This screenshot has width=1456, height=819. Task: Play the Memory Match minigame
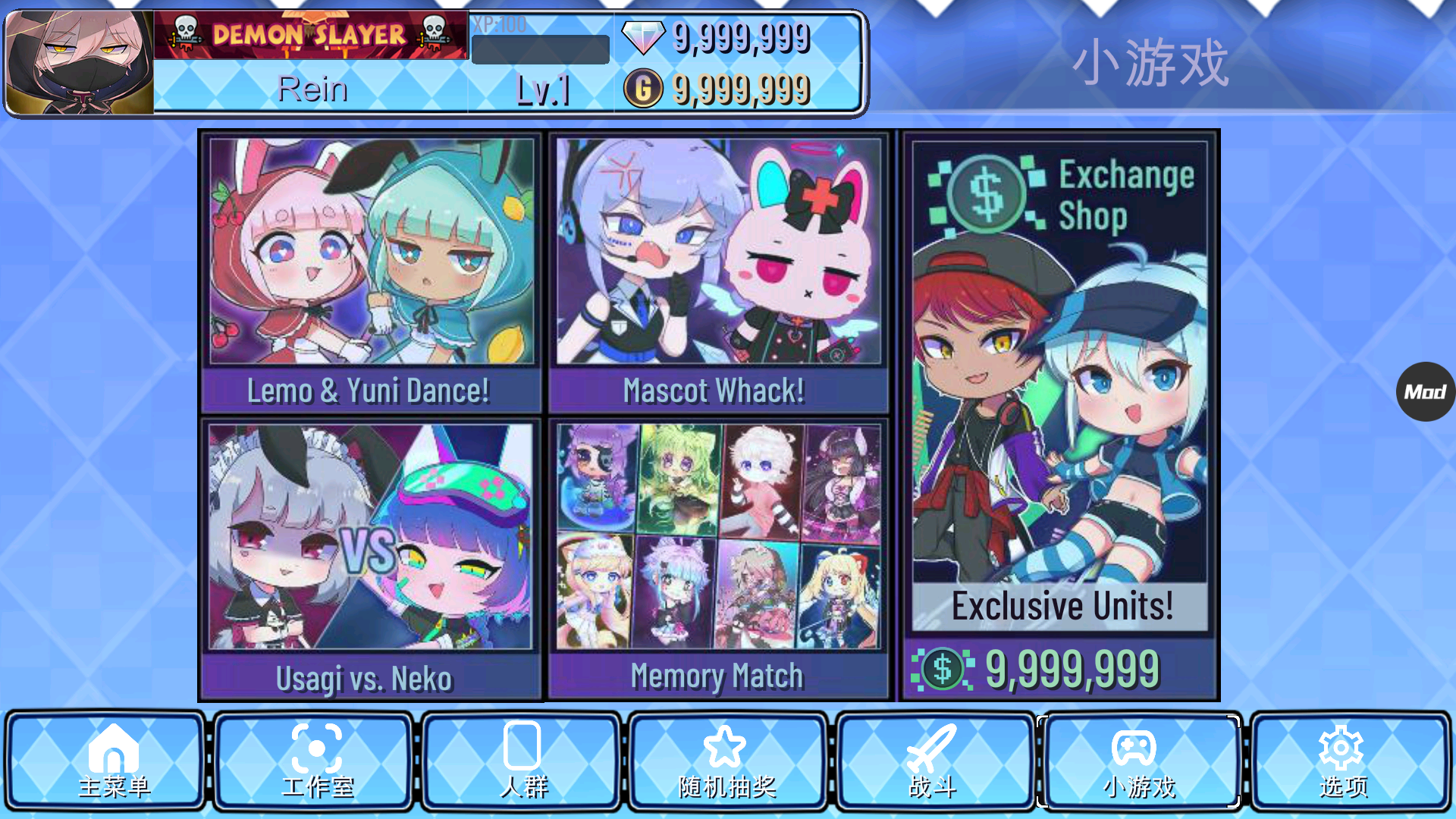click(717, 558)
